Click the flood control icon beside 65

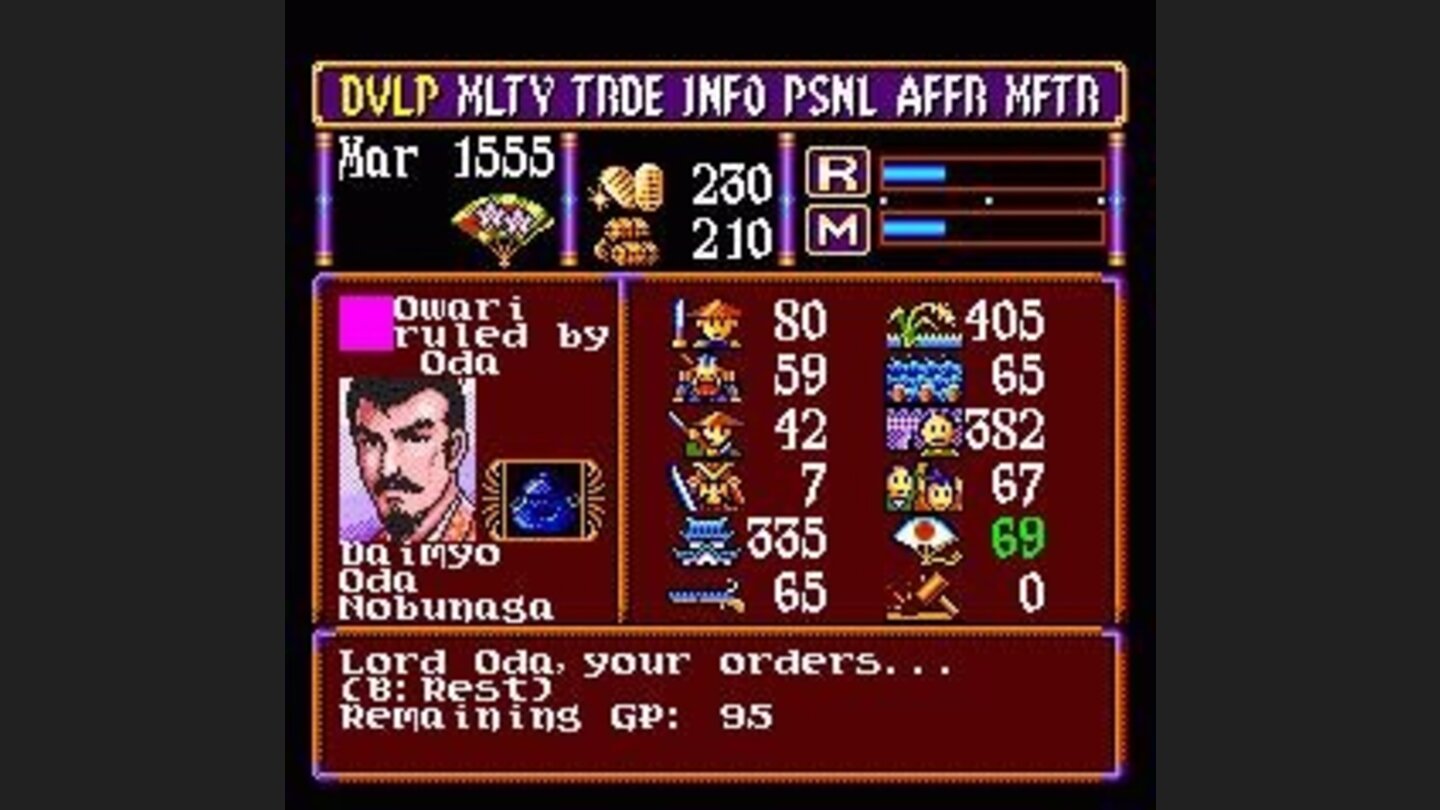(925, 378)
